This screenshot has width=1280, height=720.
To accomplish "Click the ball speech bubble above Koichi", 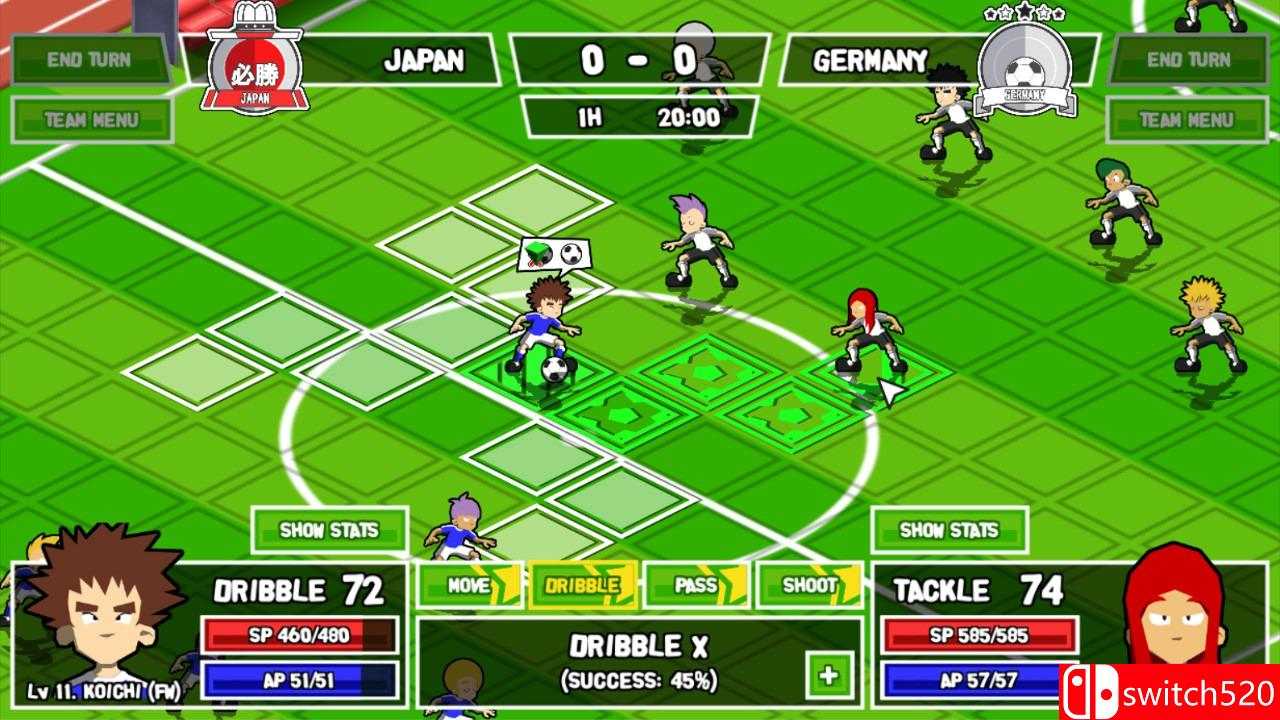I will coord(554,255).
